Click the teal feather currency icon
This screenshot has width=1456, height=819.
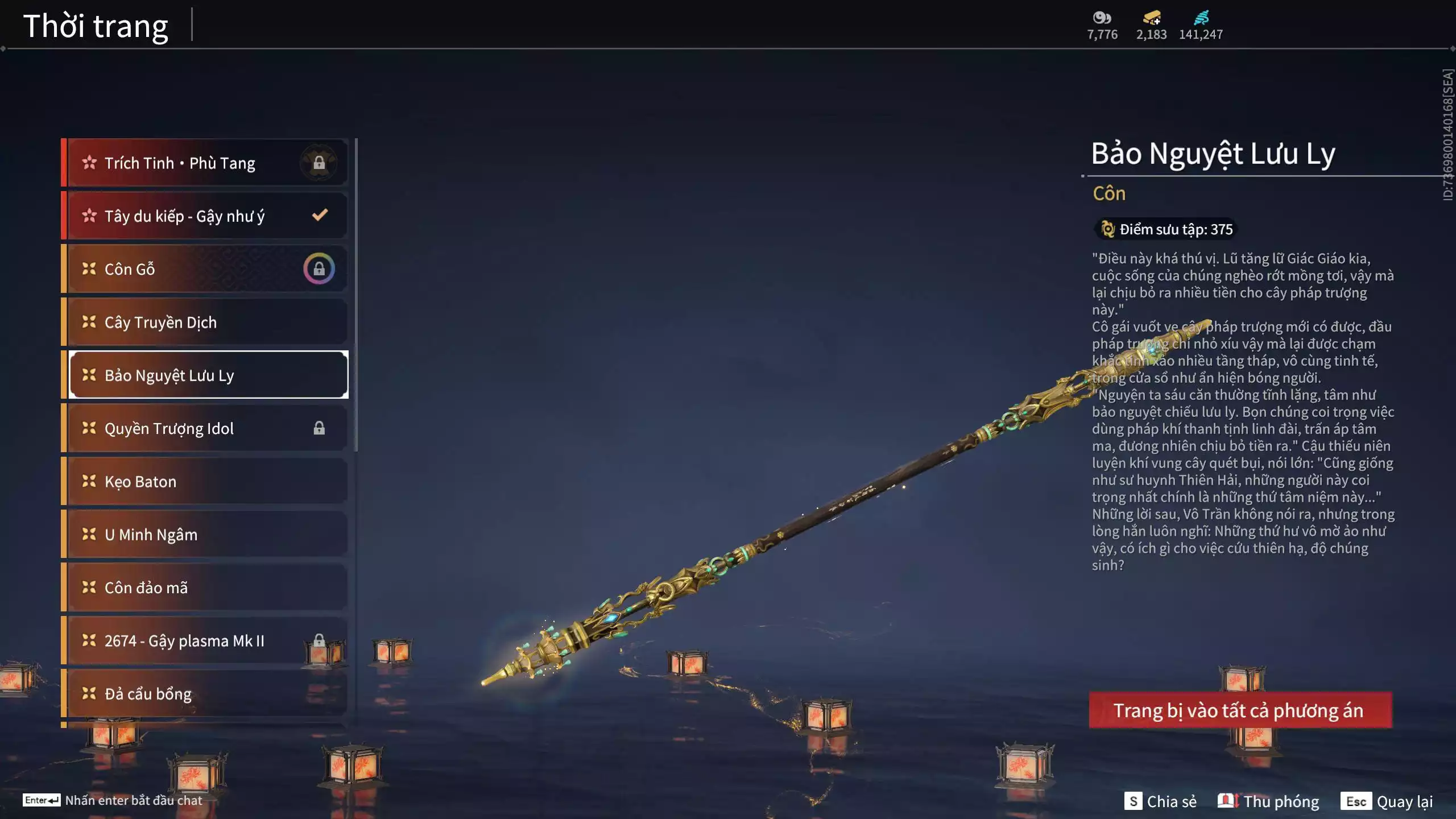click(x=1201, y=18)
